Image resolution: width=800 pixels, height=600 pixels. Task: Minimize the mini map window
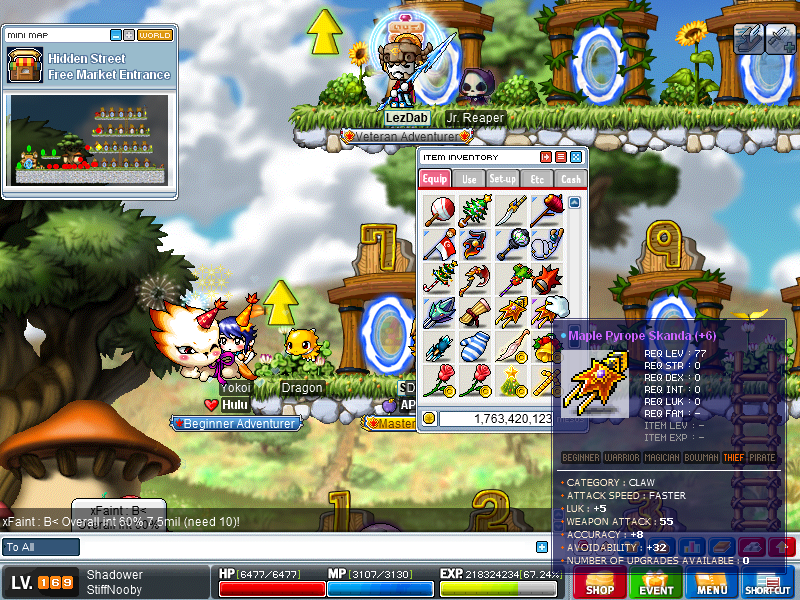tap(117, 35)
